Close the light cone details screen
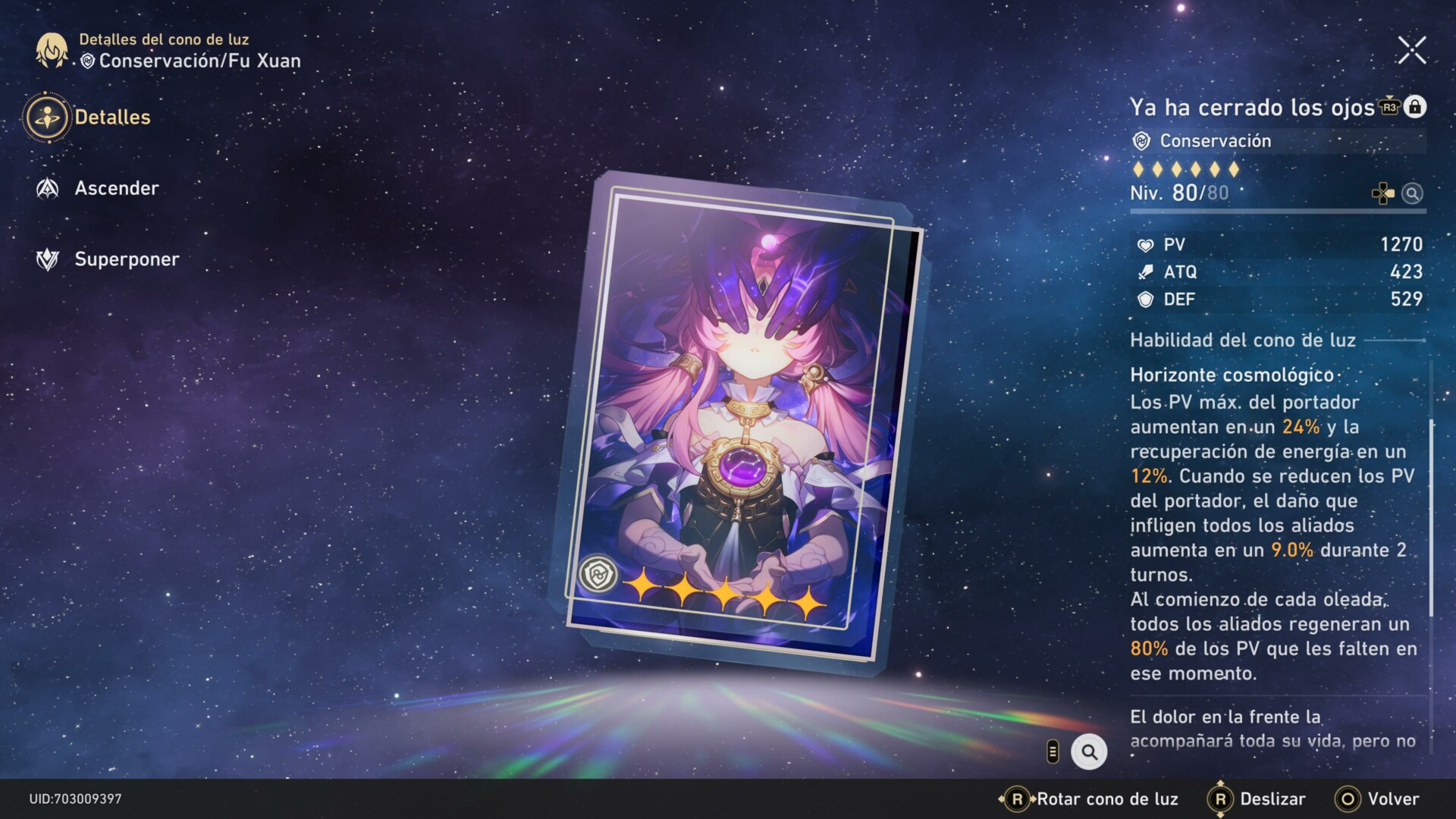 tap(1411, 51)
